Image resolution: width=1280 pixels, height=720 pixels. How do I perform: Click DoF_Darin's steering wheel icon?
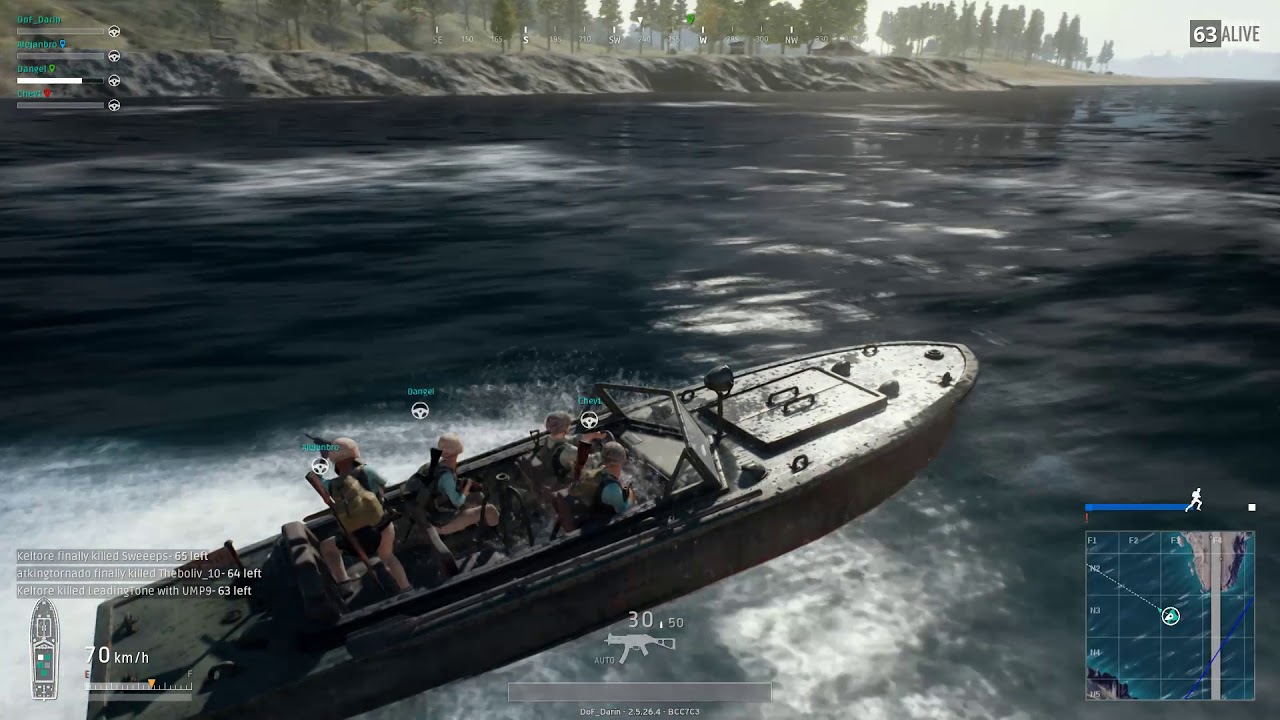(114, 31)
